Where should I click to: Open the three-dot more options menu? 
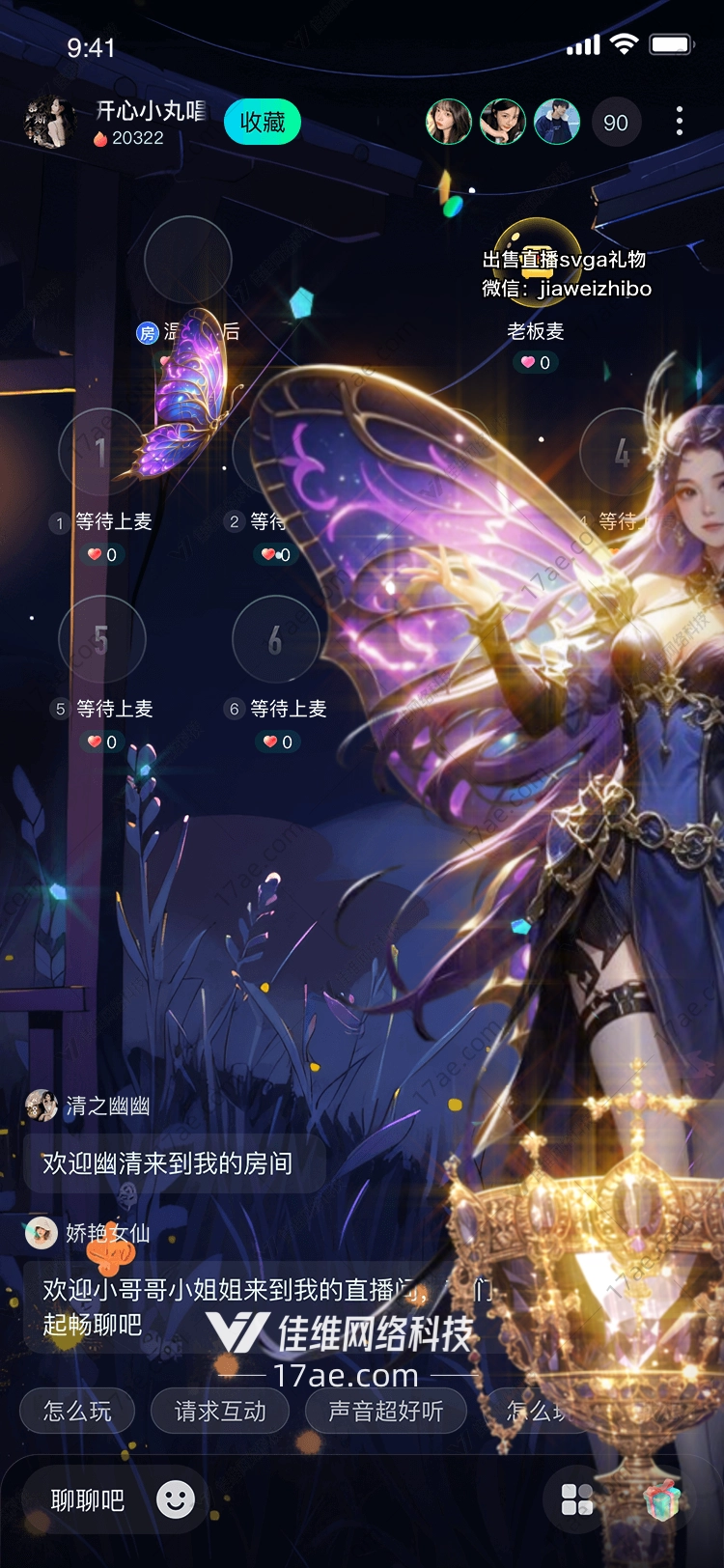pos(680,122)
